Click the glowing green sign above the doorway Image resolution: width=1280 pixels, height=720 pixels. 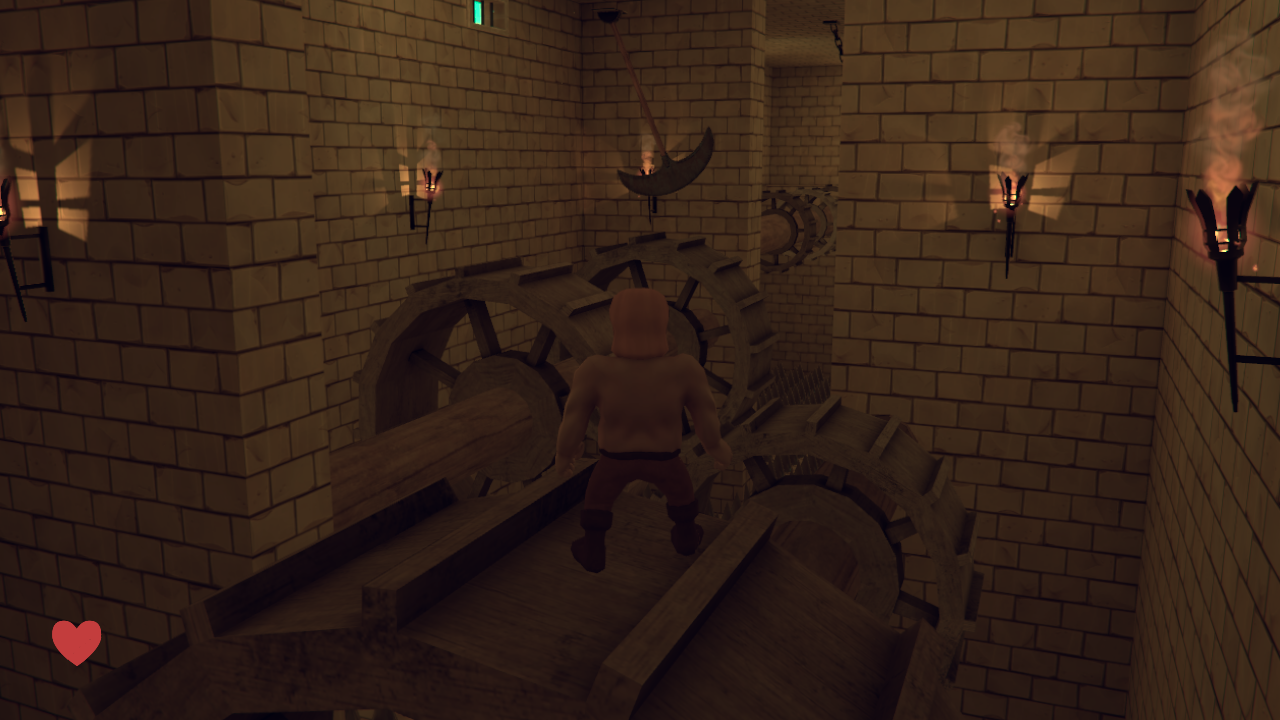[x=478, y=10]
